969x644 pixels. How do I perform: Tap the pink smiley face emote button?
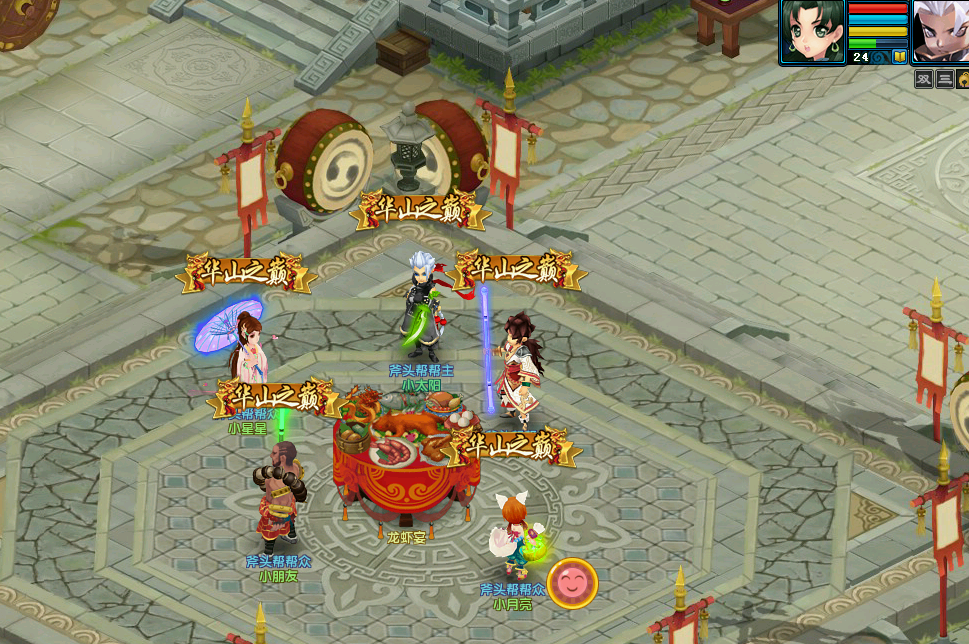click(572, 583)
